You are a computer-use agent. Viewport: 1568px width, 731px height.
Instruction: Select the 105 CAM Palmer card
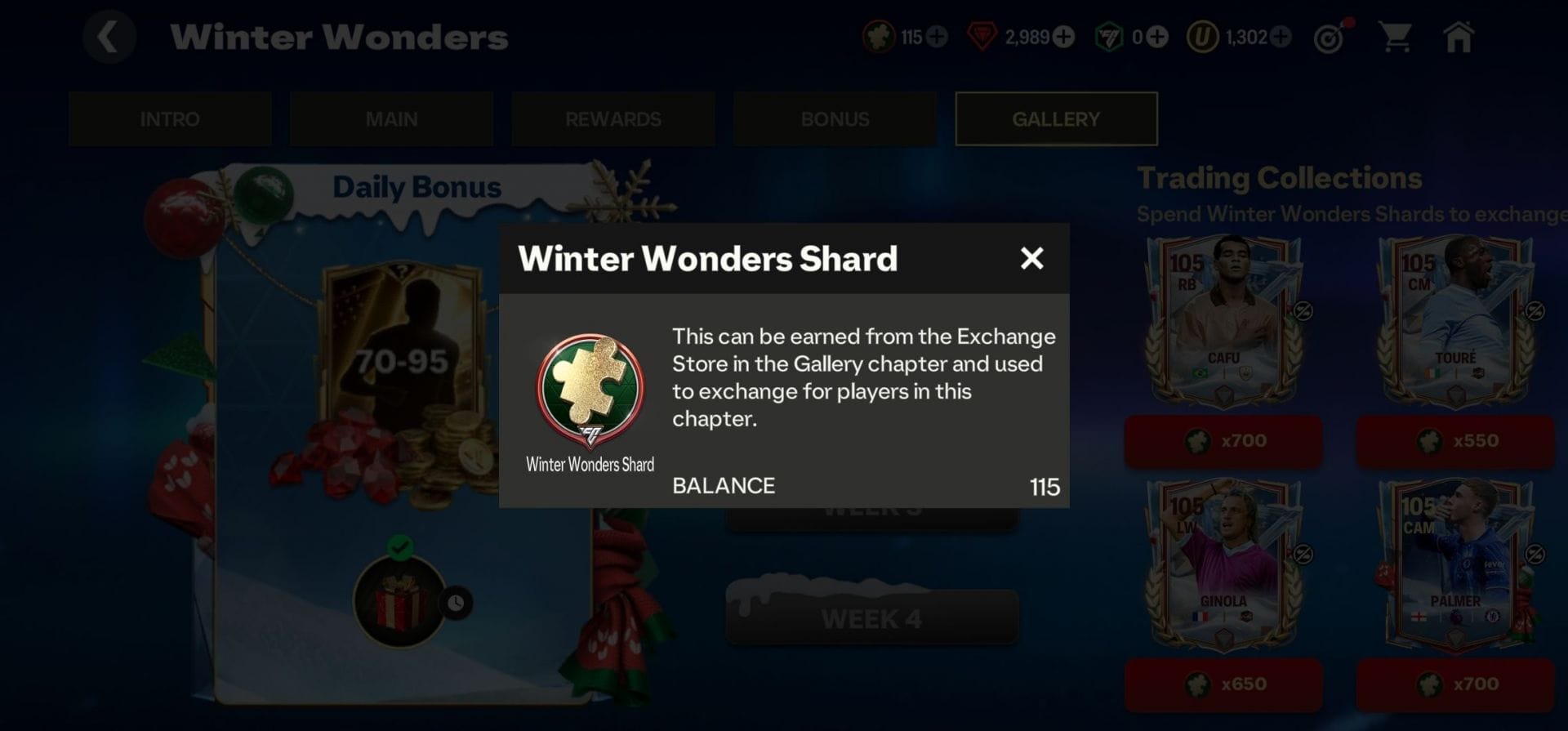pos(1454,565)
